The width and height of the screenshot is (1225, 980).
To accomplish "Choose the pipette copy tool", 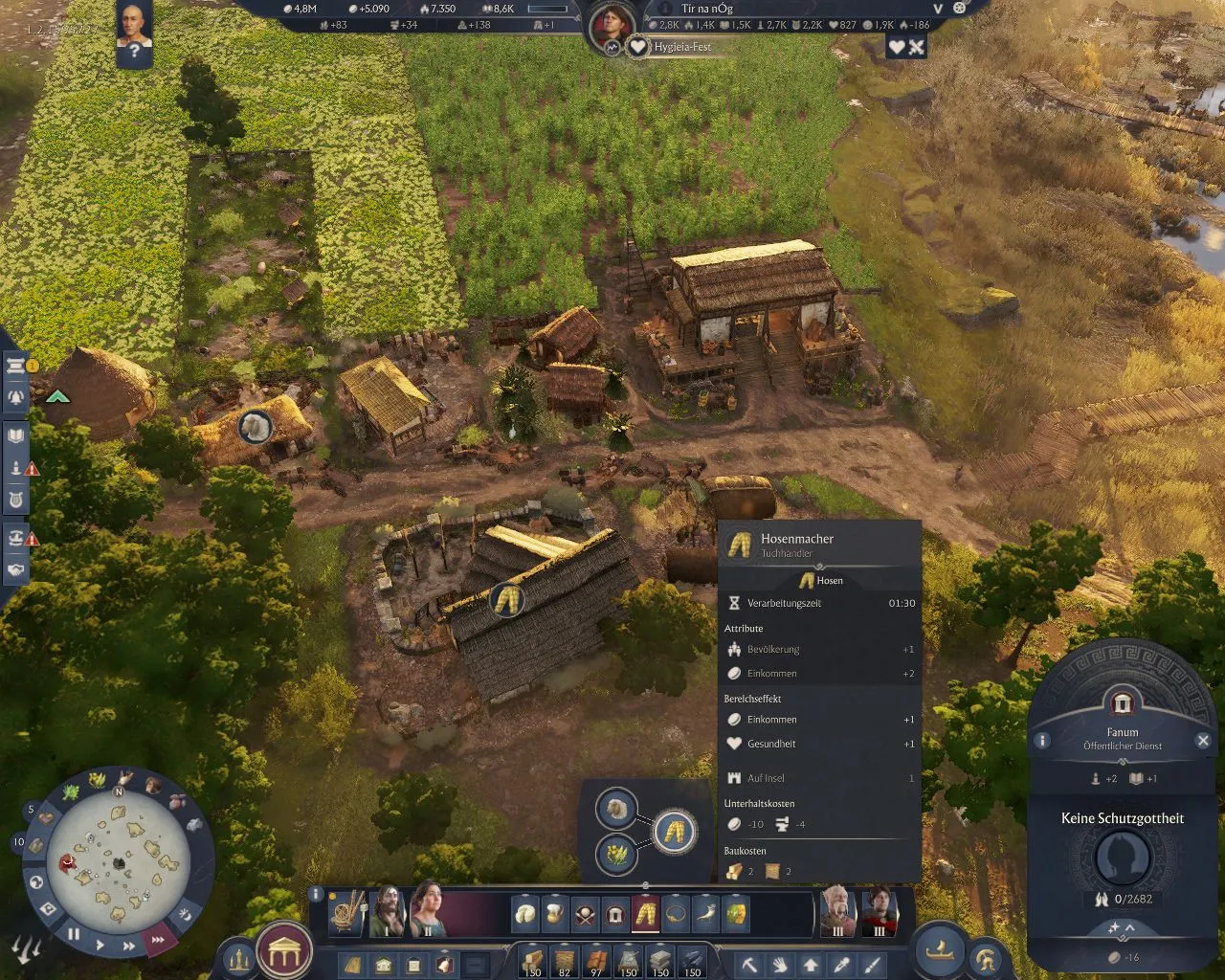I will 841,965.
